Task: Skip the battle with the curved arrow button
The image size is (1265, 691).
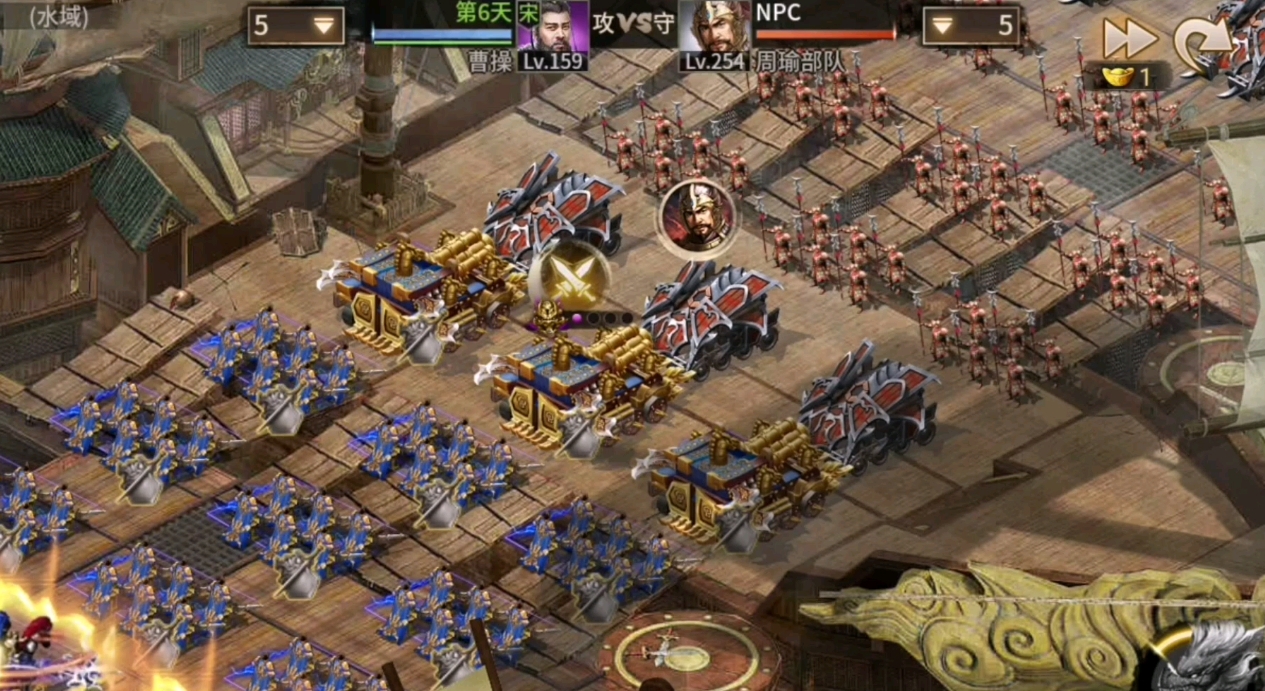Action: [1203, 43]
